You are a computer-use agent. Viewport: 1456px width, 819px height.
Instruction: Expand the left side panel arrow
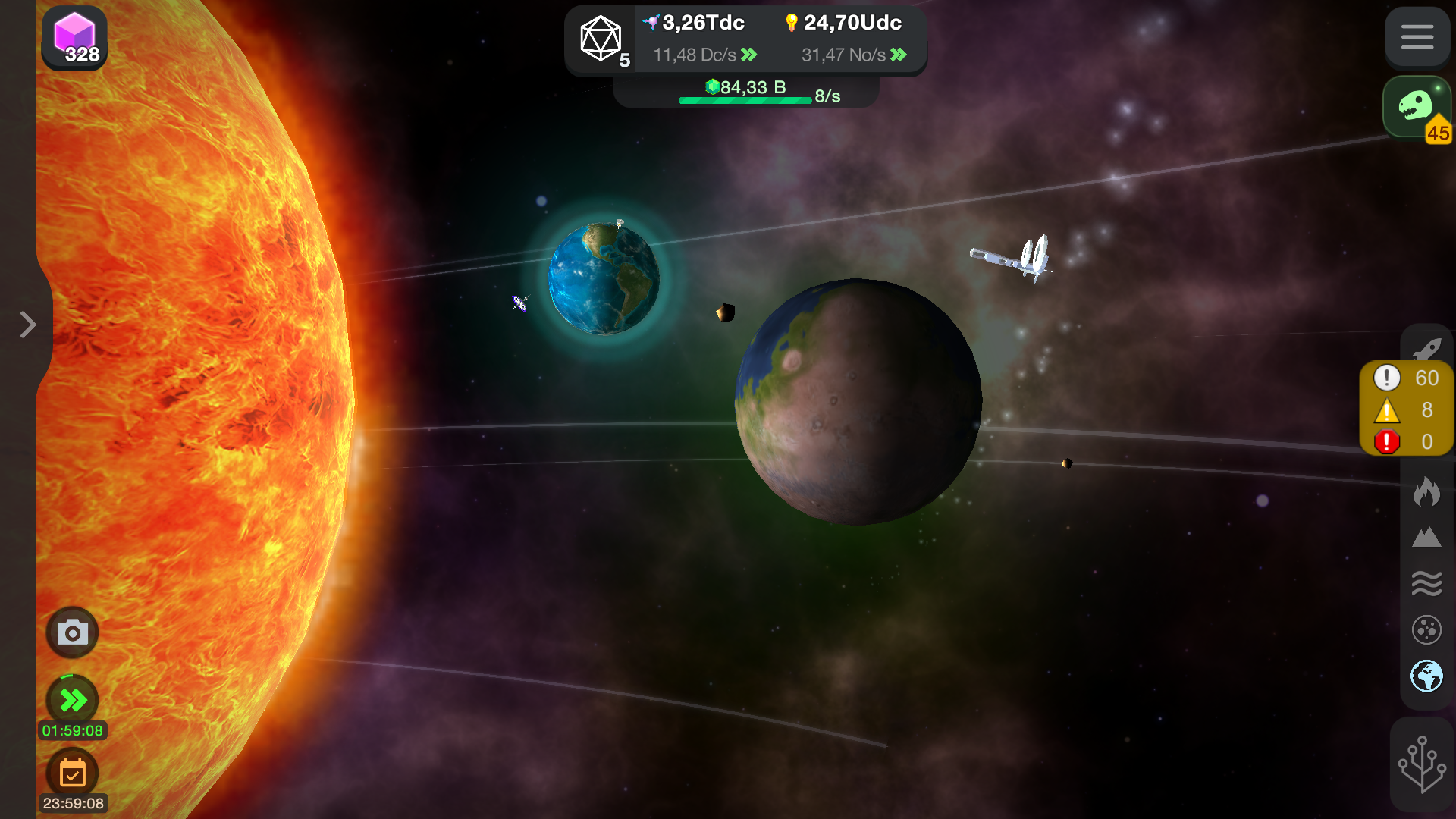click(28, 325)
